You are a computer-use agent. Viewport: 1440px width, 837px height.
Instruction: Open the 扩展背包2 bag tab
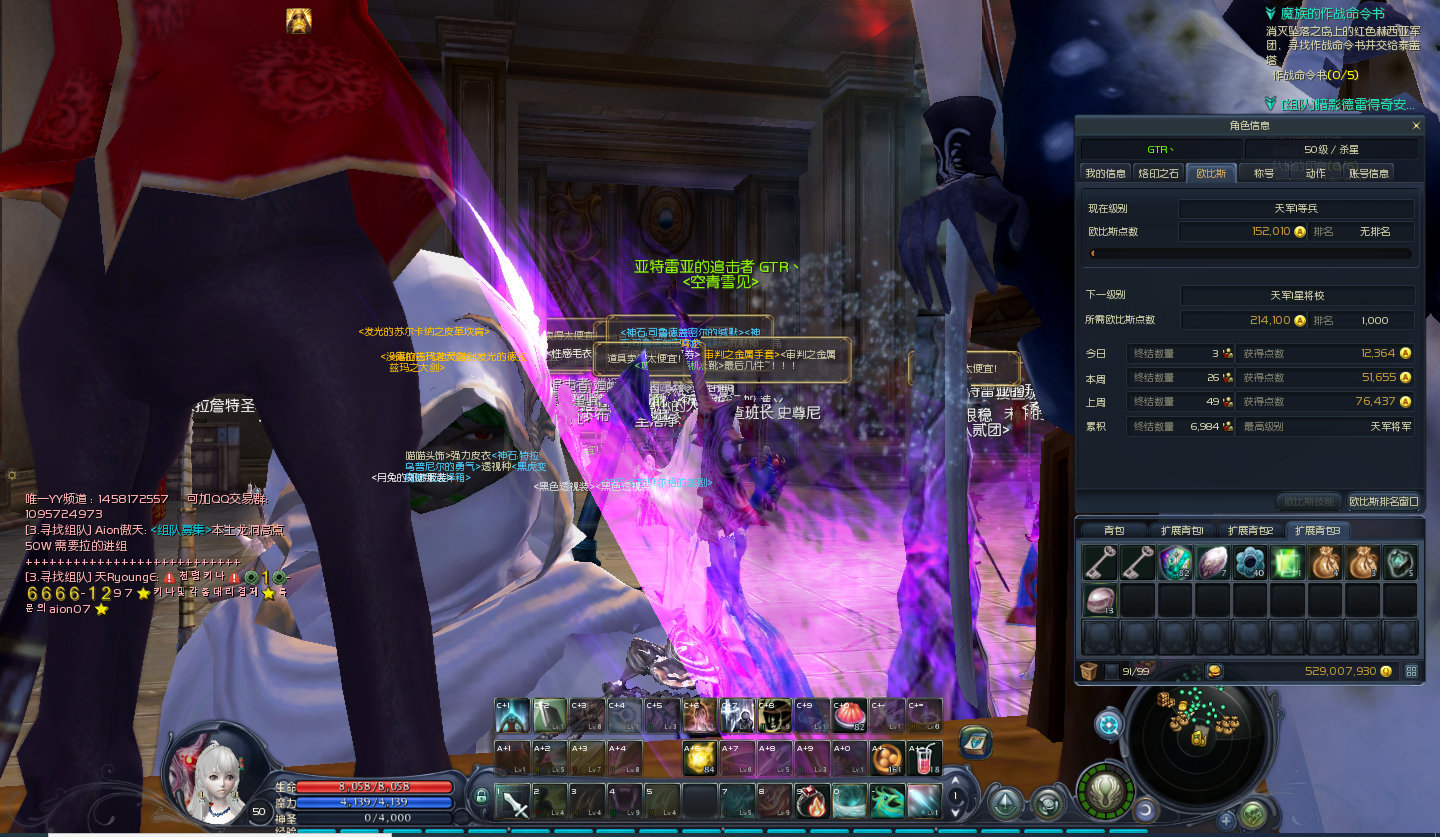click(1251, 530)
